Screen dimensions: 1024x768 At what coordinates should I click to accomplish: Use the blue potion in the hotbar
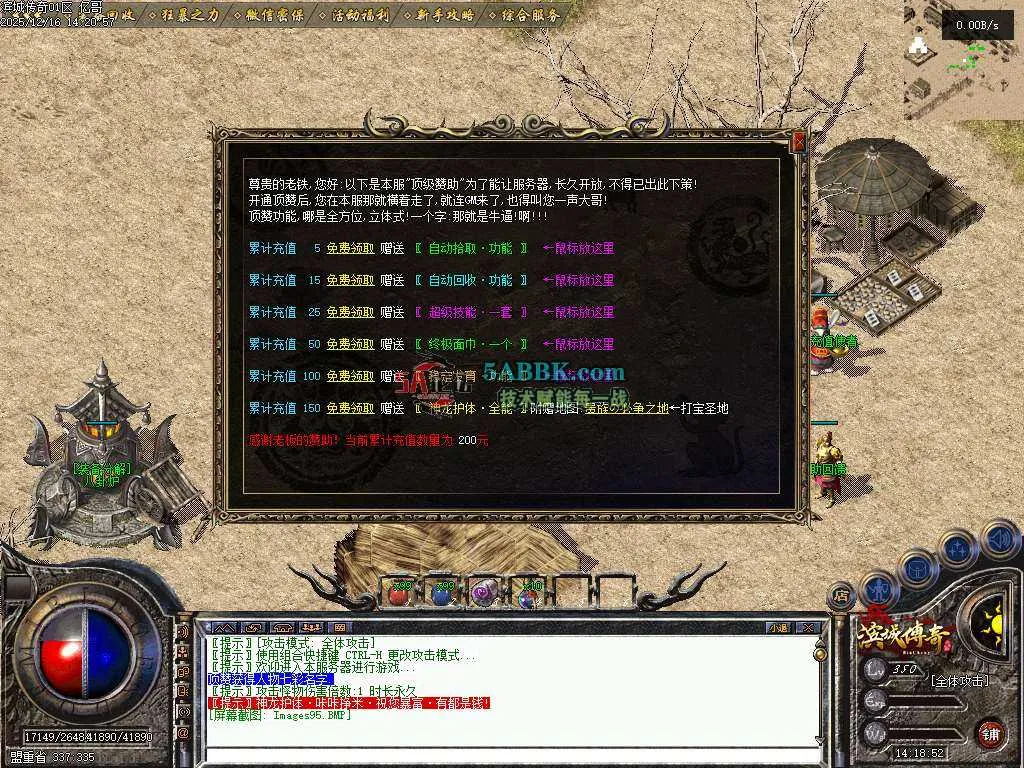pyautogui.click(x=442, y=593)
